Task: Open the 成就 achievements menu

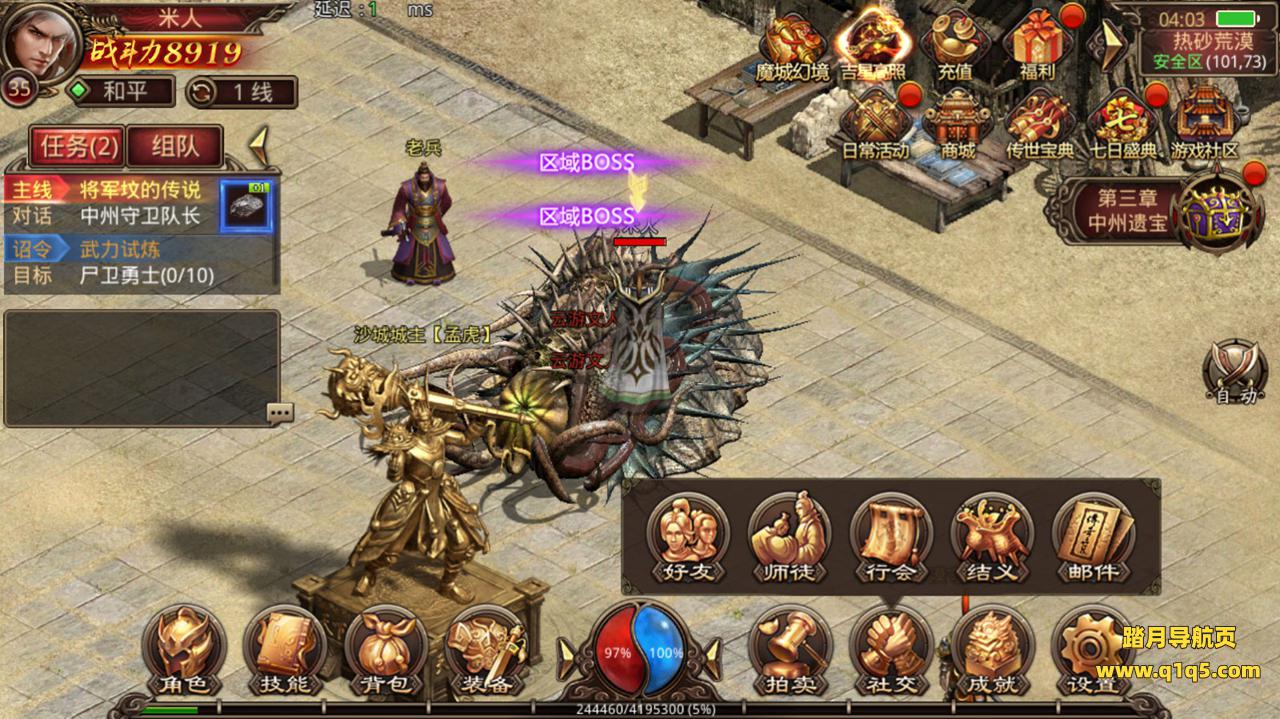Action: 992,652
